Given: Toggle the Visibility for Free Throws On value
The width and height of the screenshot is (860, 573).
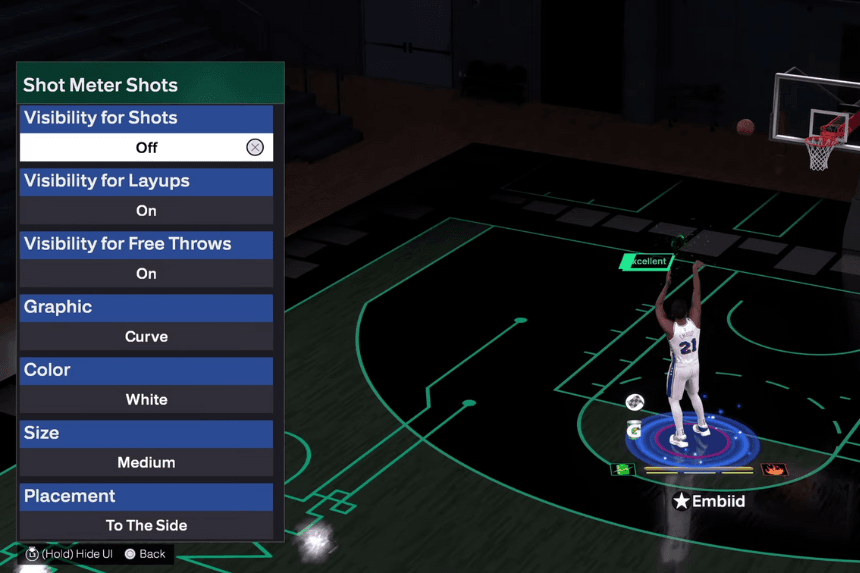Looking at the screenshot, I should point(146,274).
